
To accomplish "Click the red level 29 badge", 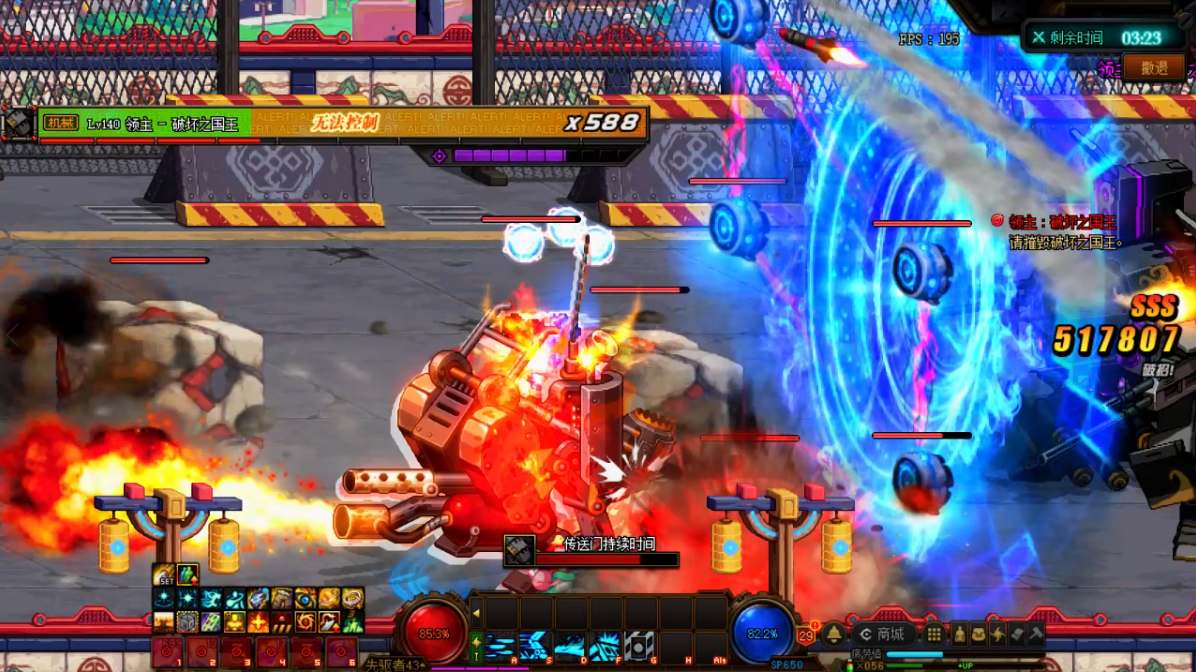I will 807,635.
